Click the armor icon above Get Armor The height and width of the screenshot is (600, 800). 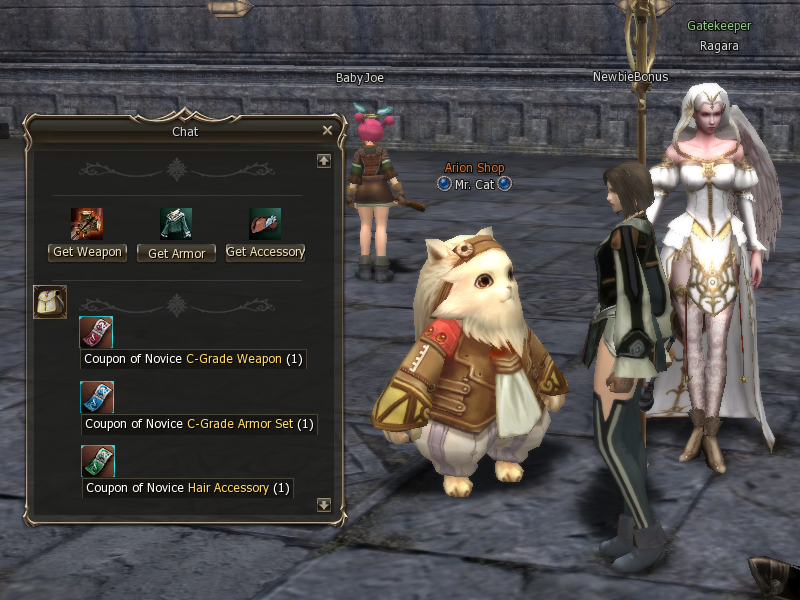[176, 224]
